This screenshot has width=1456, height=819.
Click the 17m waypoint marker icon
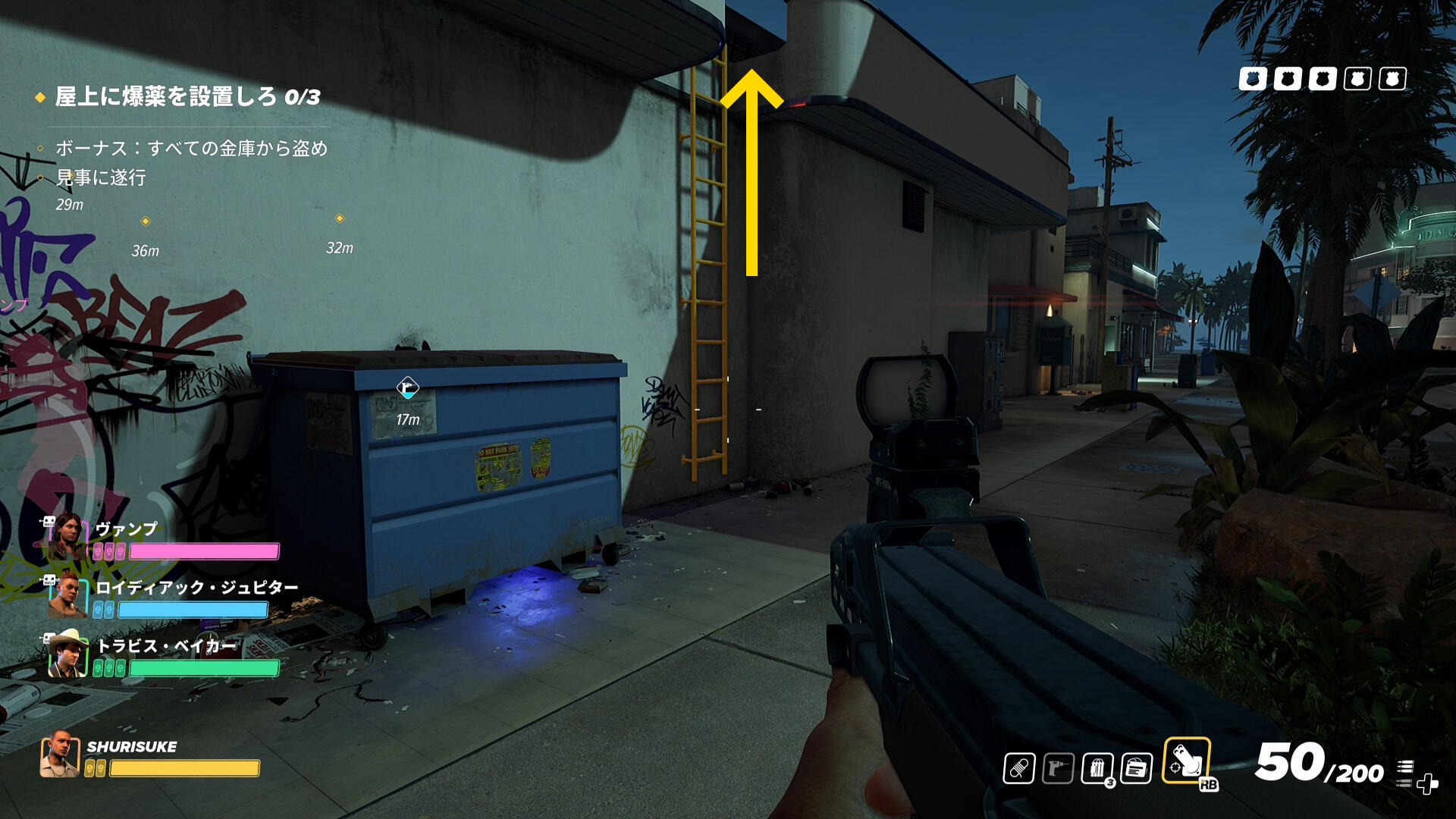408,388
